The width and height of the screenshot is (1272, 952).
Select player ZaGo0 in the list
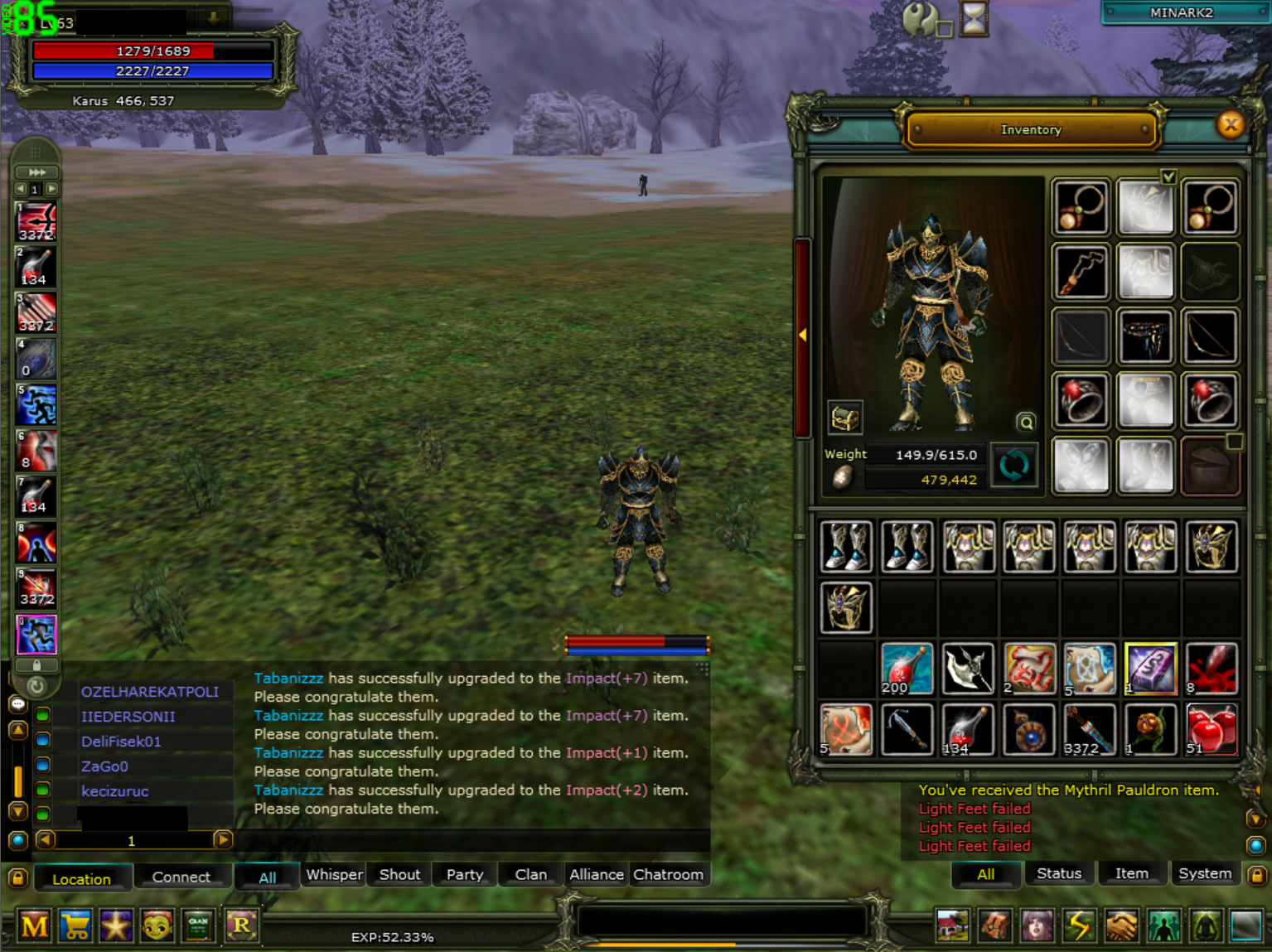tap(104, 766)
